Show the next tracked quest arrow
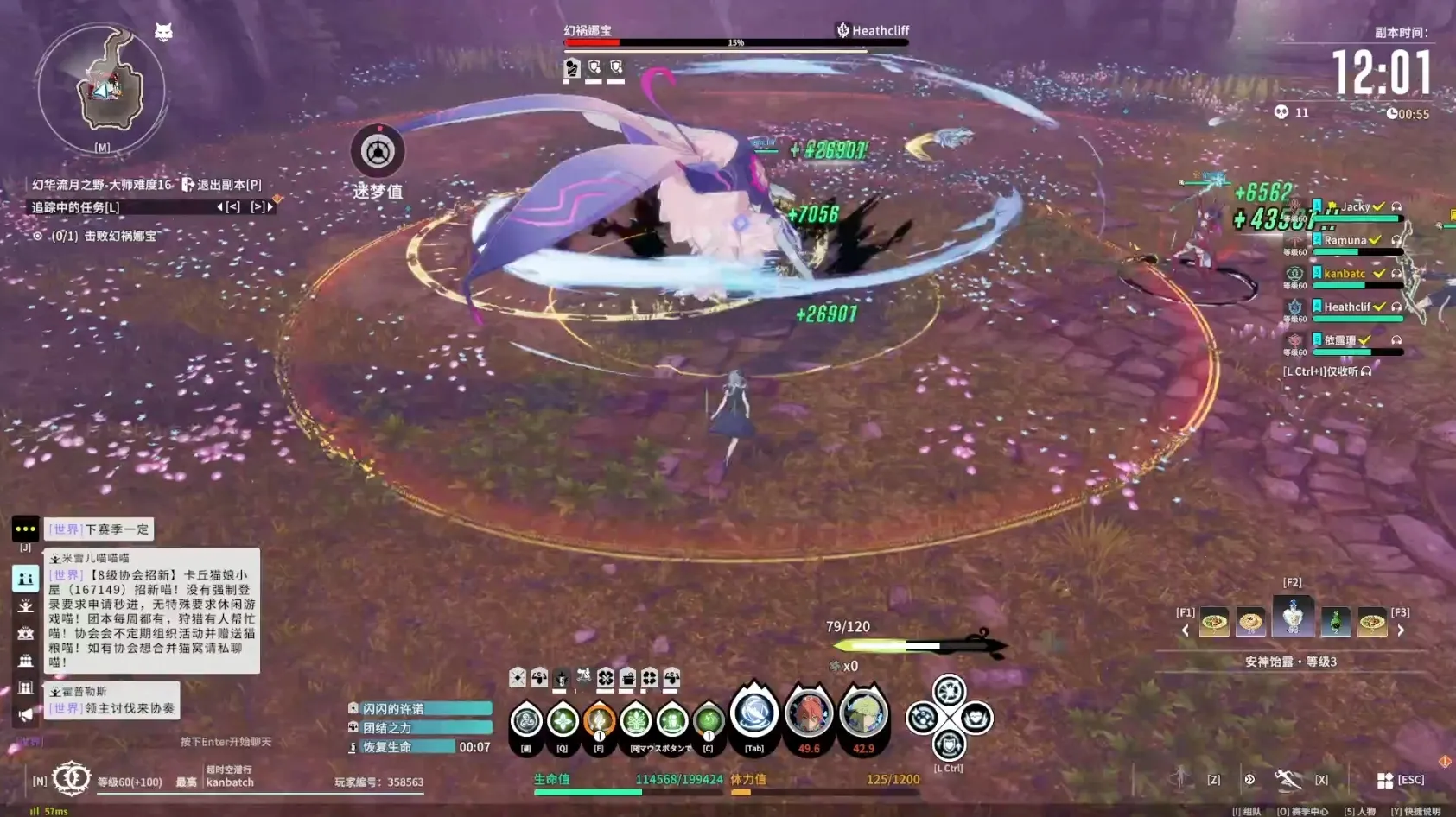 pos(269,207)
